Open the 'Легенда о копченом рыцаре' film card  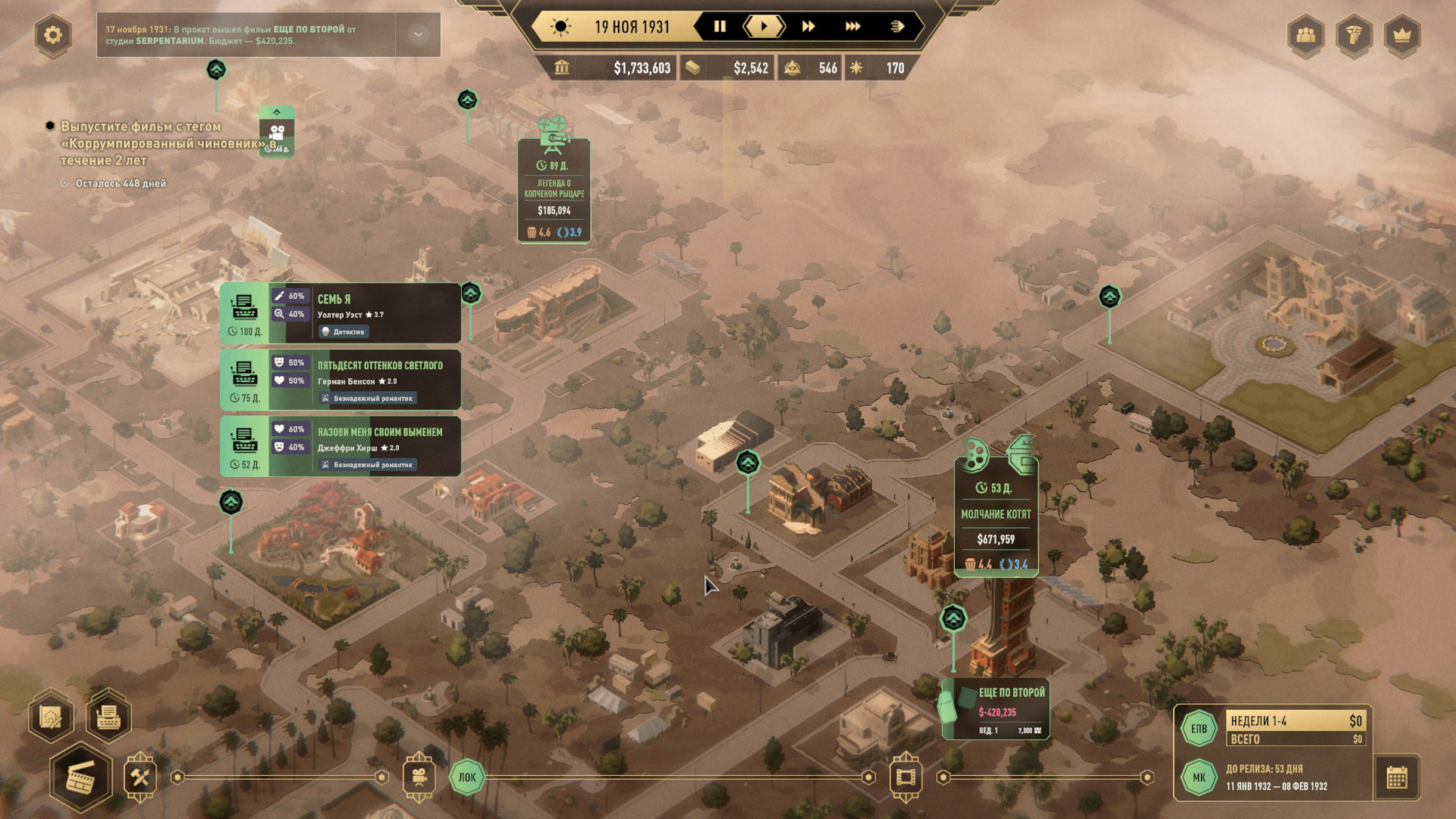pos(554,191)
